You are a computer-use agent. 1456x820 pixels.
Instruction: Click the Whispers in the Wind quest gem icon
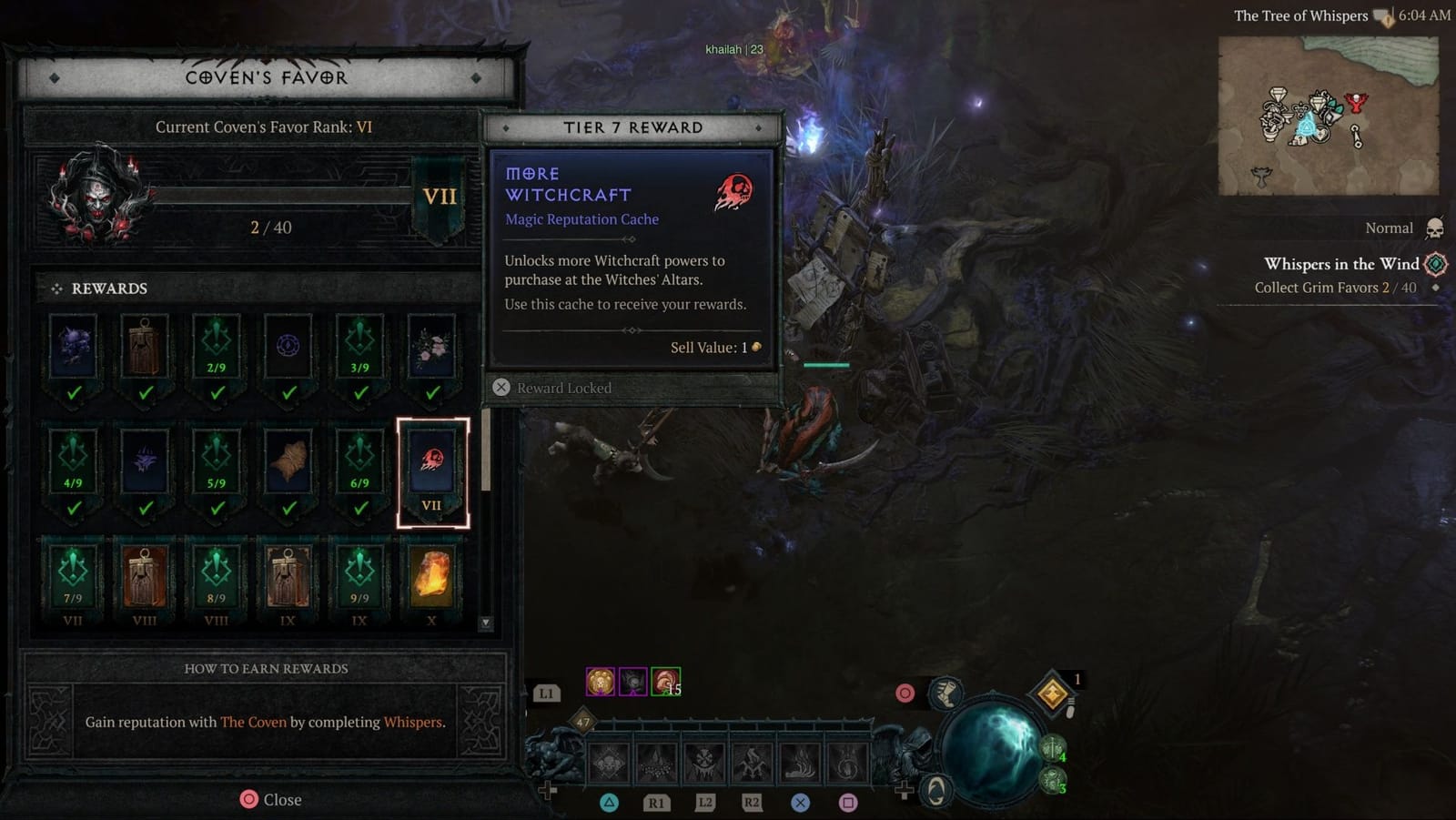[1436, 263]
